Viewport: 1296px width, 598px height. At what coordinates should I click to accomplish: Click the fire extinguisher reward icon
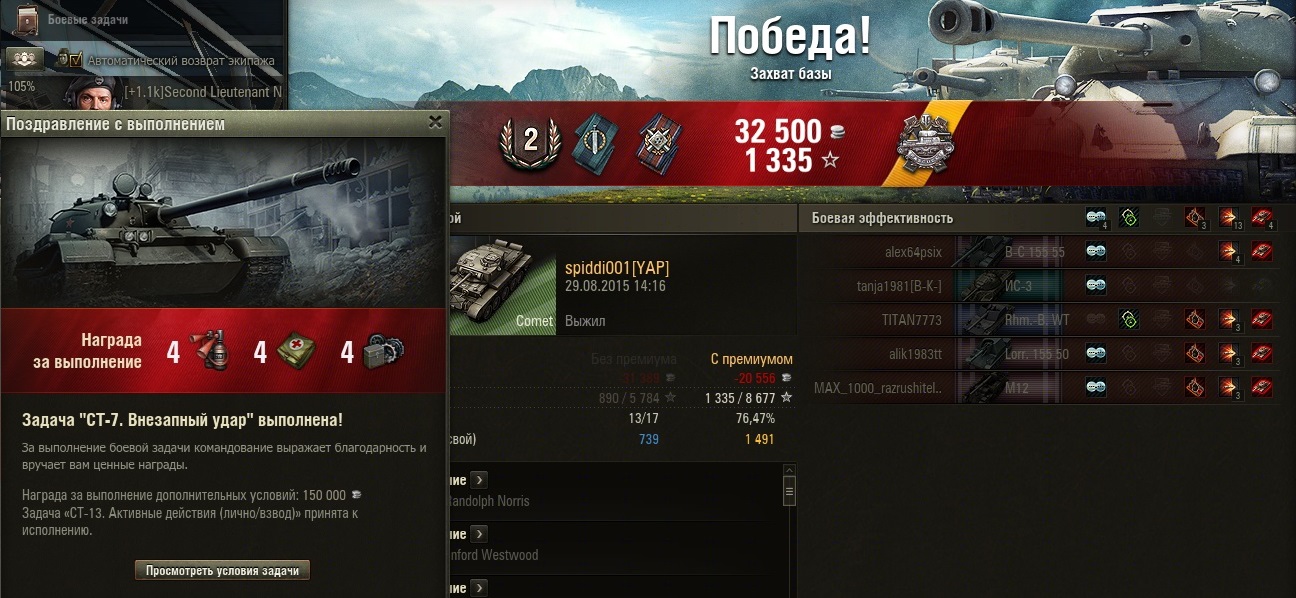pyautogui.click(x=214, y=353)
